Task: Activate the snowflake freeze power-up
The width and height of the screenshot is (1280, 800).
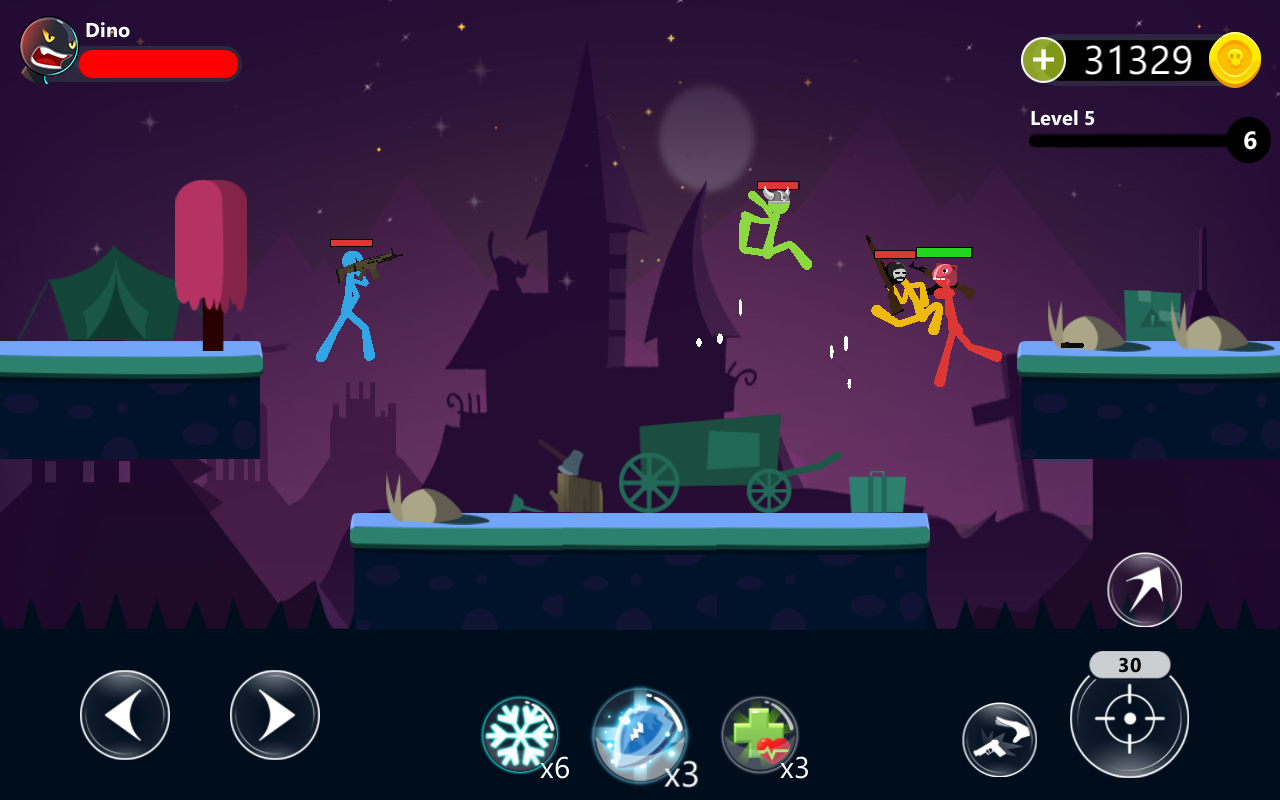Action: tap(521, 731)
